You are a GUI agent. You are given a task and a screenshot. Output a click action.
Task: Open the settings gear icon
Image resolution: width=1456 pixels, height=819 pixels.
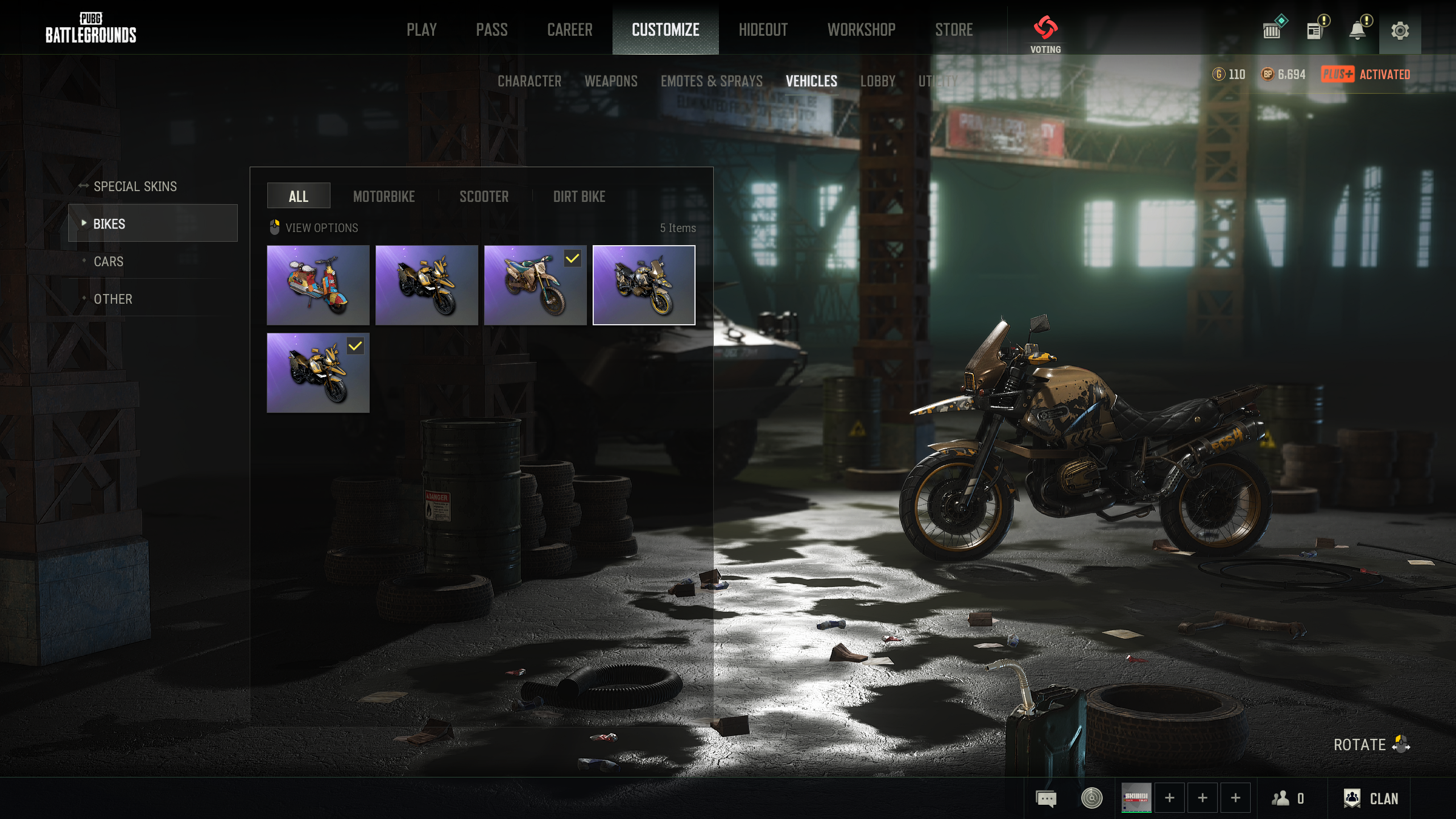click(1400, 31)
